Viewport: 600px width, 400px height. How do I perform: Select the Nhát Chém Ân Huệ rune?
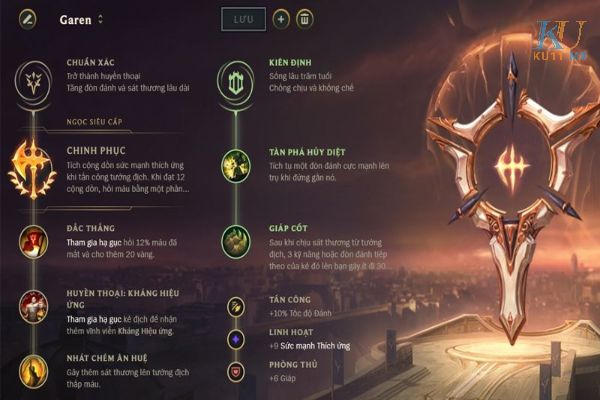[x=34, y=370]
